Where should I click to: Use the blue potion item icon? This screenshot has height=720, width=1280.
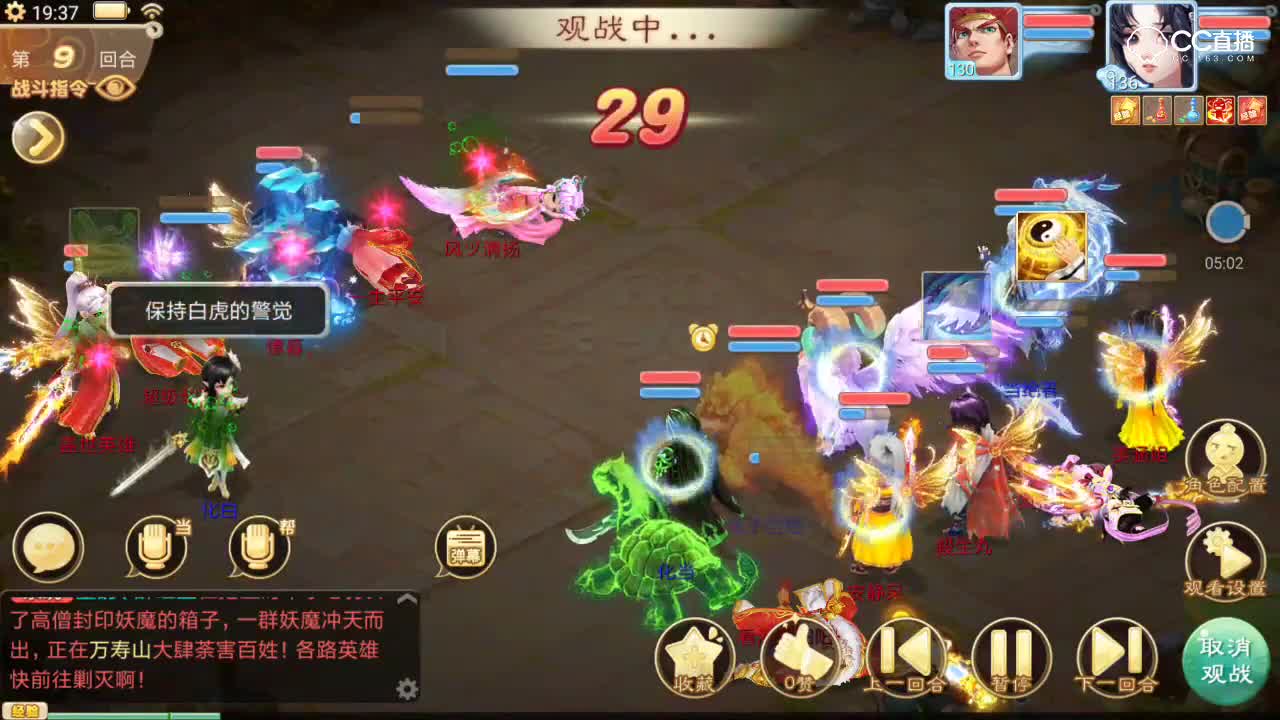coord(1189,110)
